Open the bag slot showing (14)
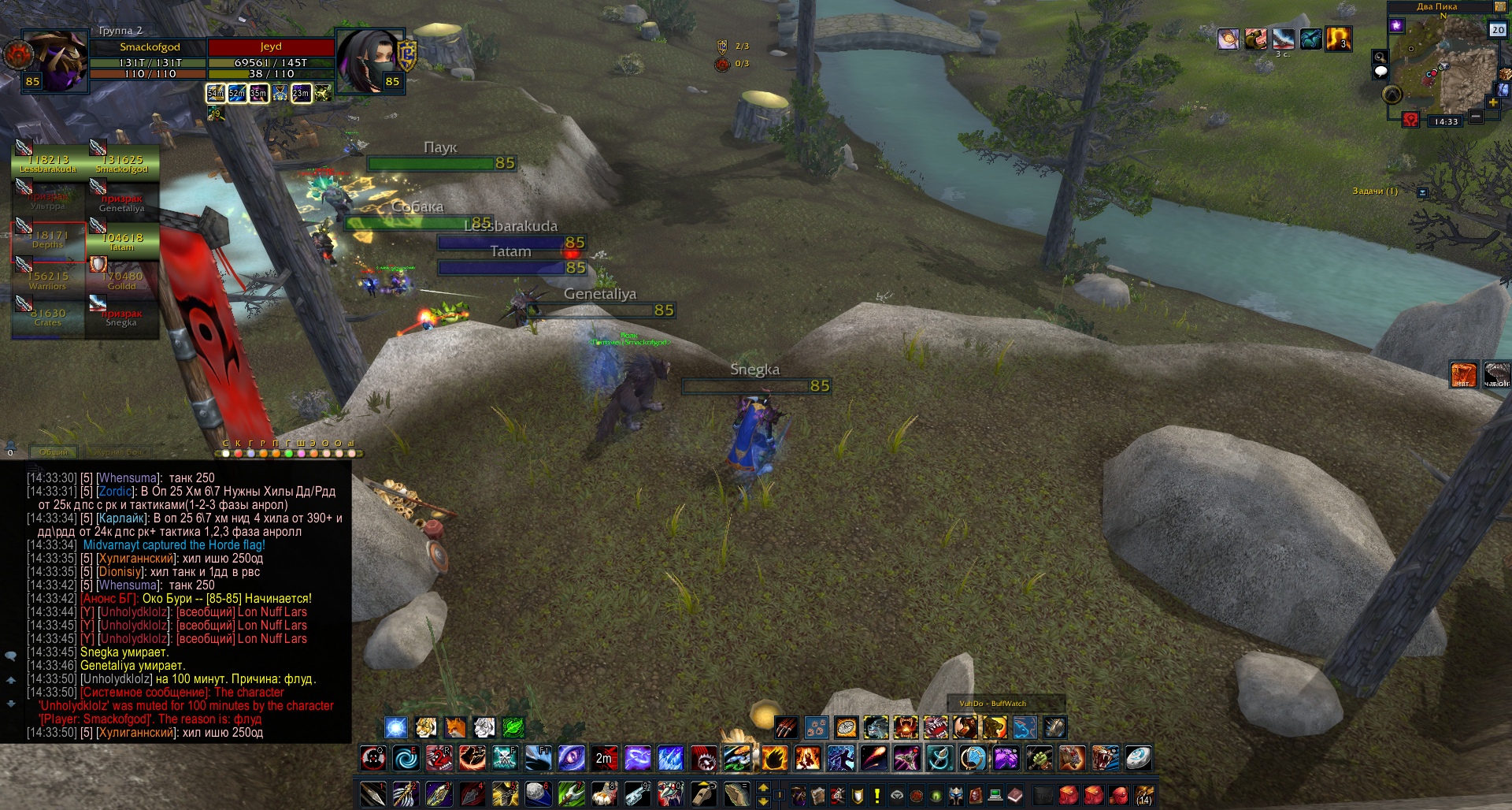 tap(1144, 795)
